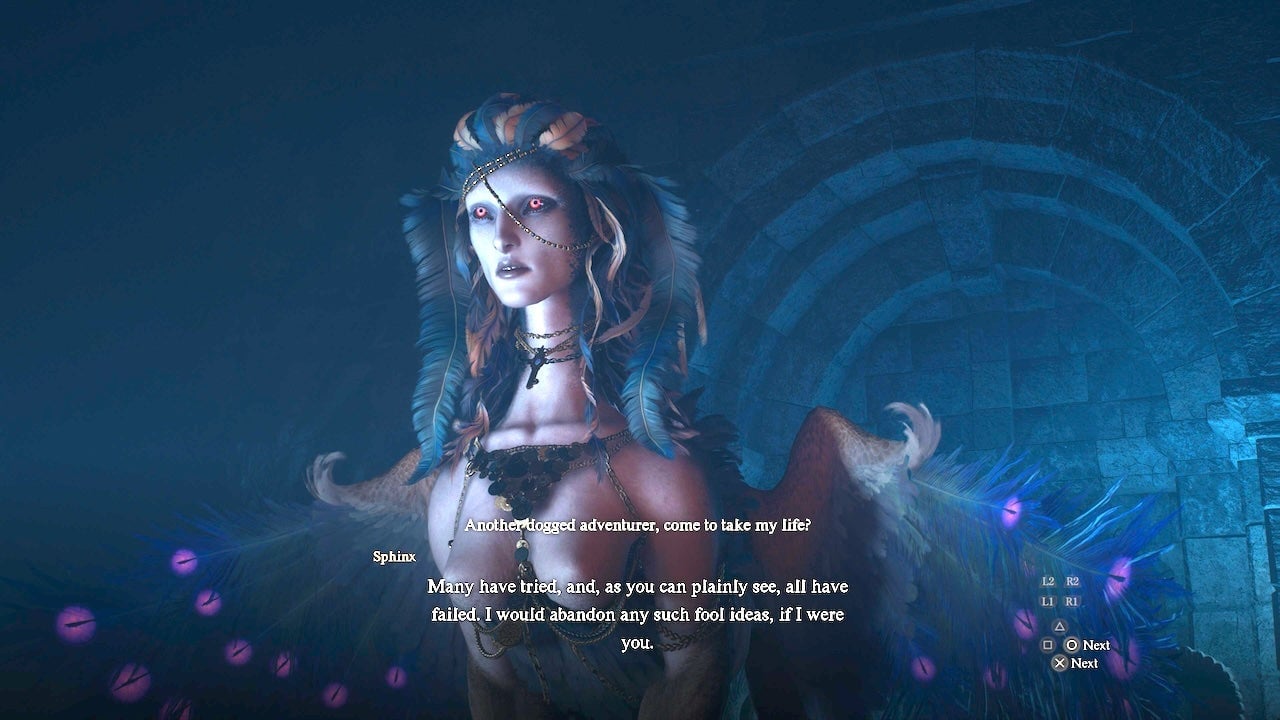
Task: Select the Square button icon
Action: [1048, 645]
